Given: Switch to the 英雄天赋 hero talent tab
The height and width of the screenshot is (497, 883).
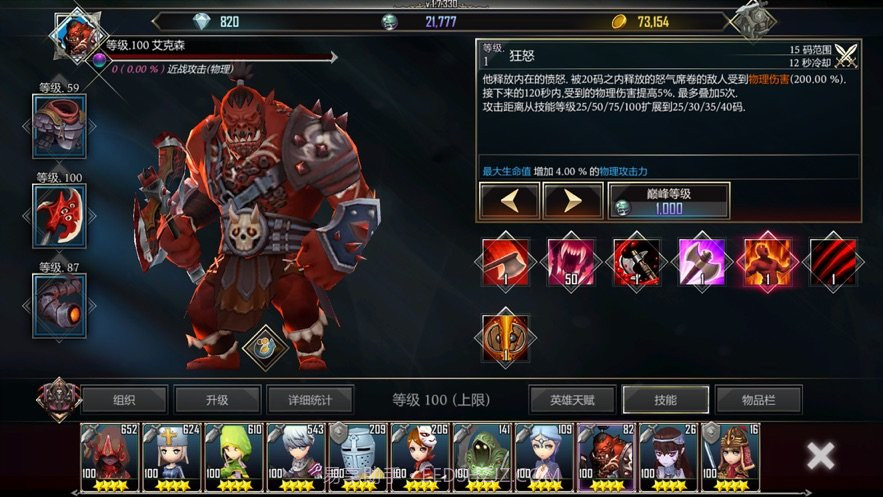Looking at the screenshot, I should pos(572,400).
